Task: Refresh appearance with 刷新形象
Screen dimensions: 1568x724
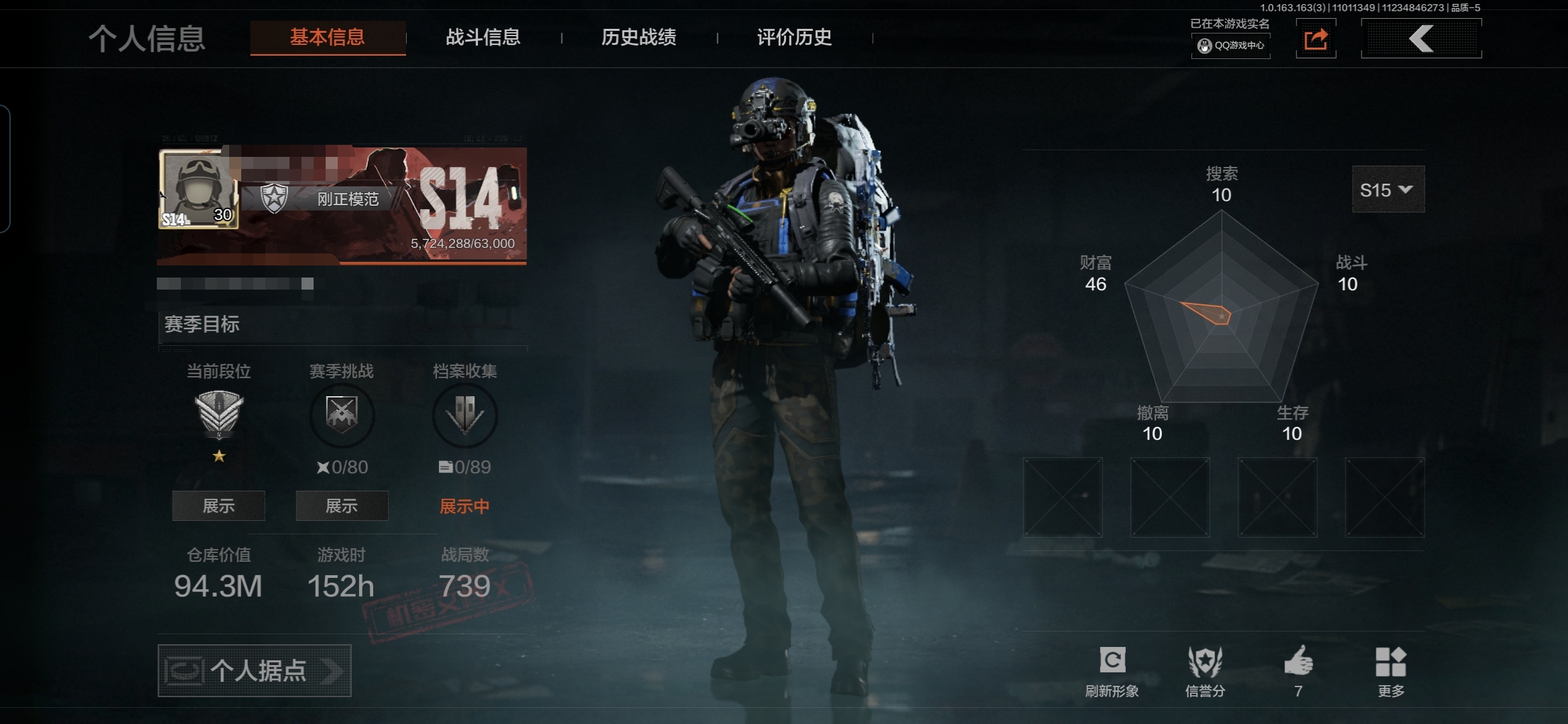Action: tap(1112, 670)
